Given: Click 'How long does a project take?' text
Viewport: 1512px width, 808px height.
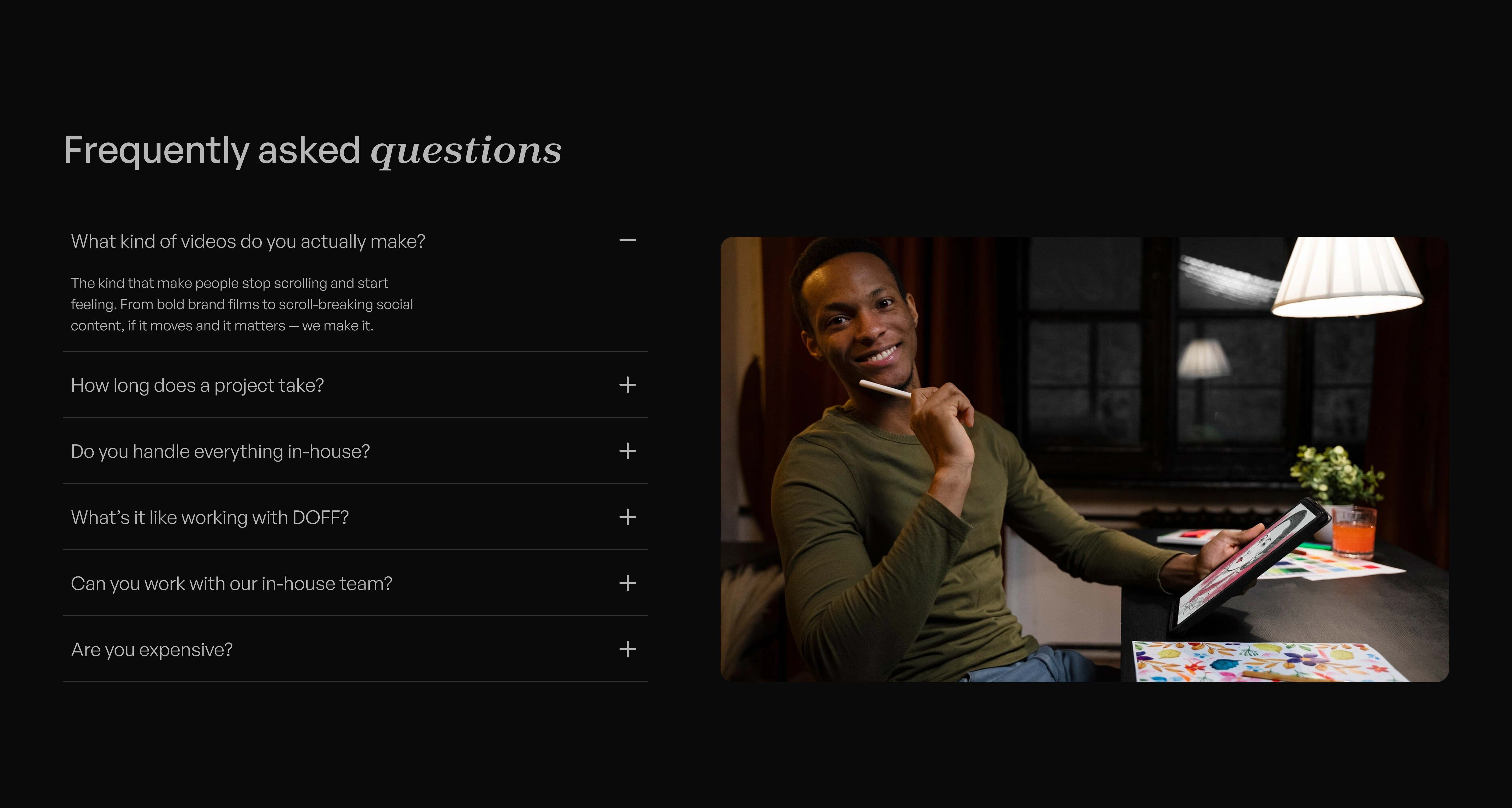Looking at the screenshot, I should coord(197,386).
